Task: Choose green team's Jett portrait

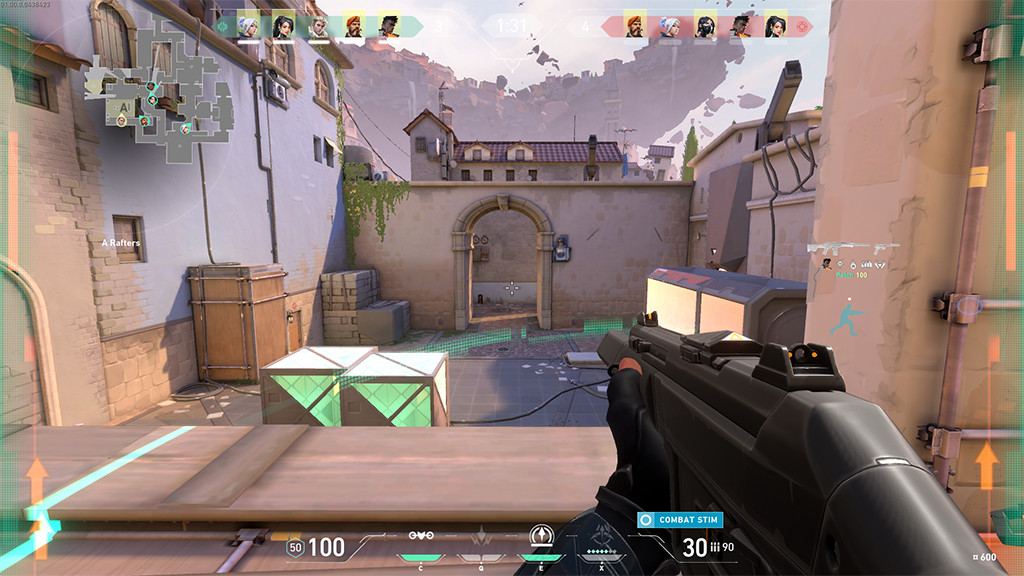Action: coord(249,26)
